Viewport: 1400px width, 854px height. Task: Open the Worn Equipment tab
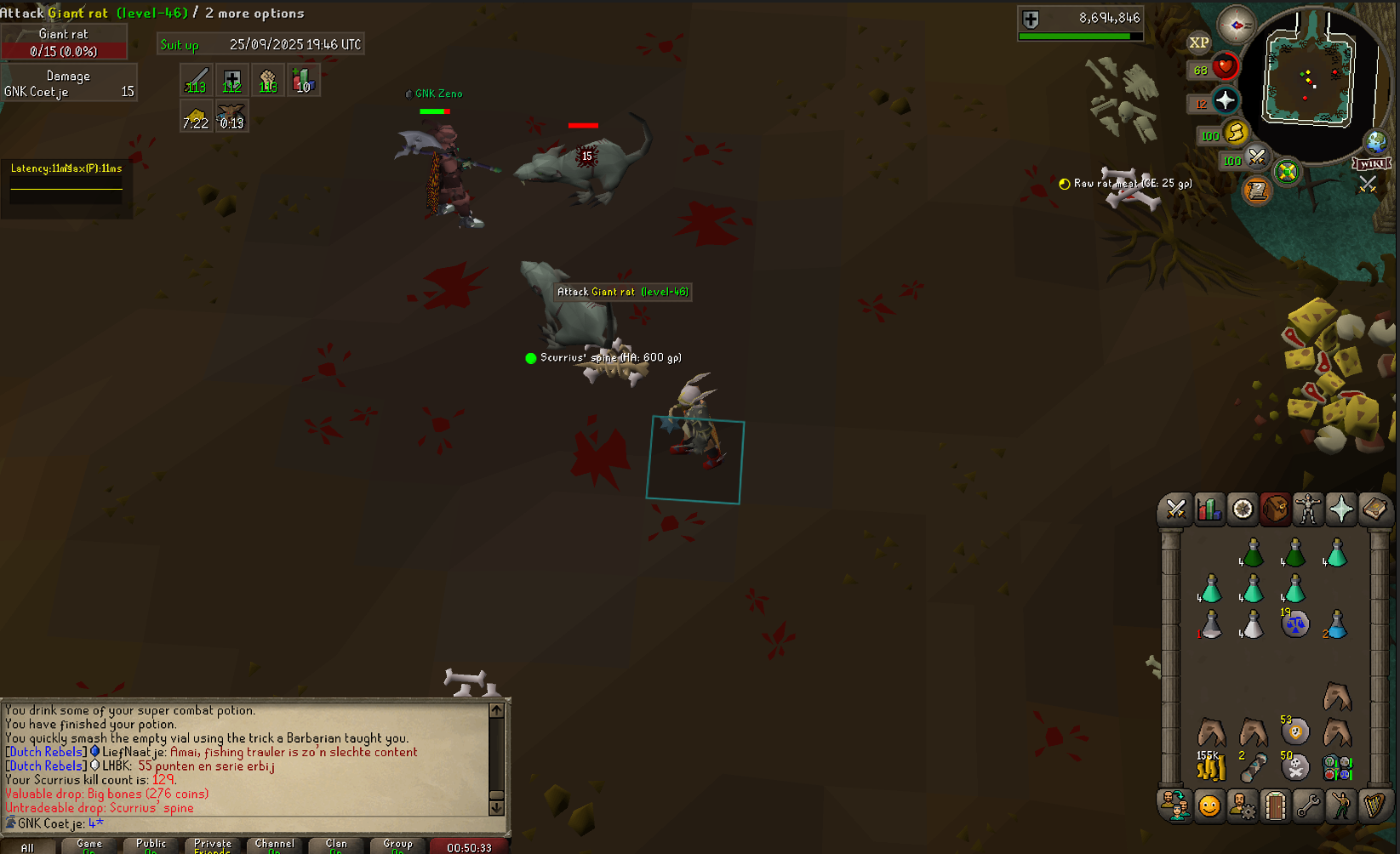(x=1308, y=510)
